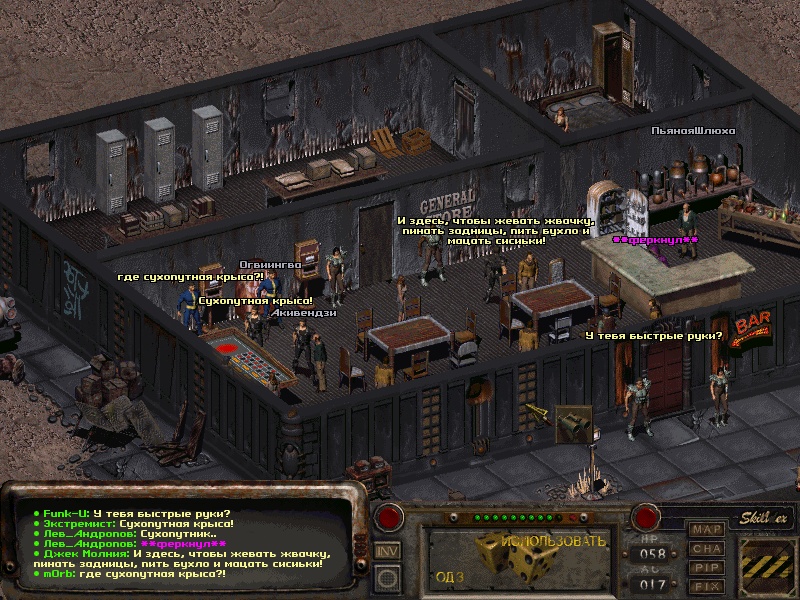The width and height of the screenshot is (800, 600).
Task: Open the PIP-Boy with the PIP button
Action: coord(708,567)
